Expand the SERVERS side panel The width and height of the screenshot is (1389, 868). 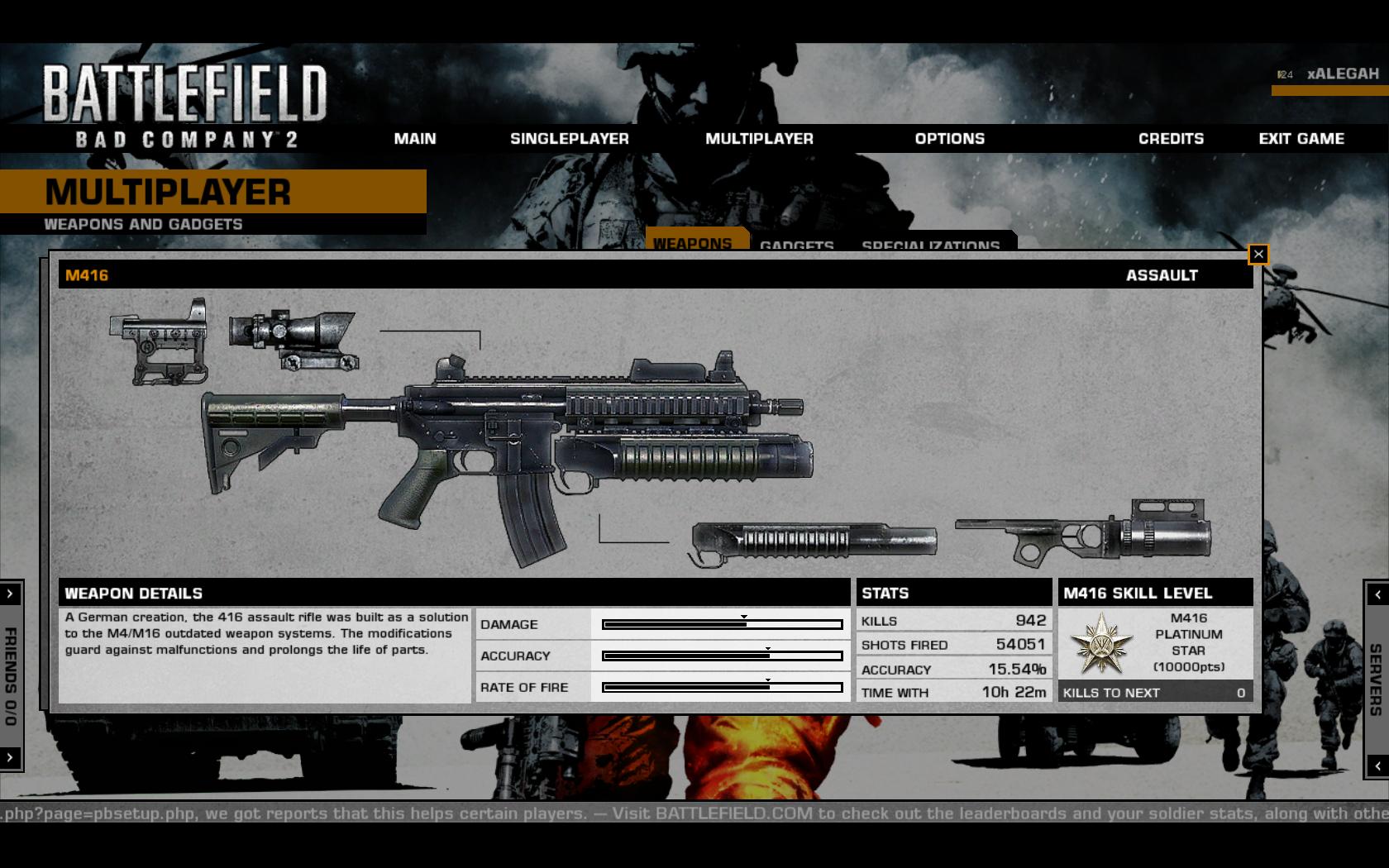[1377, 594]
